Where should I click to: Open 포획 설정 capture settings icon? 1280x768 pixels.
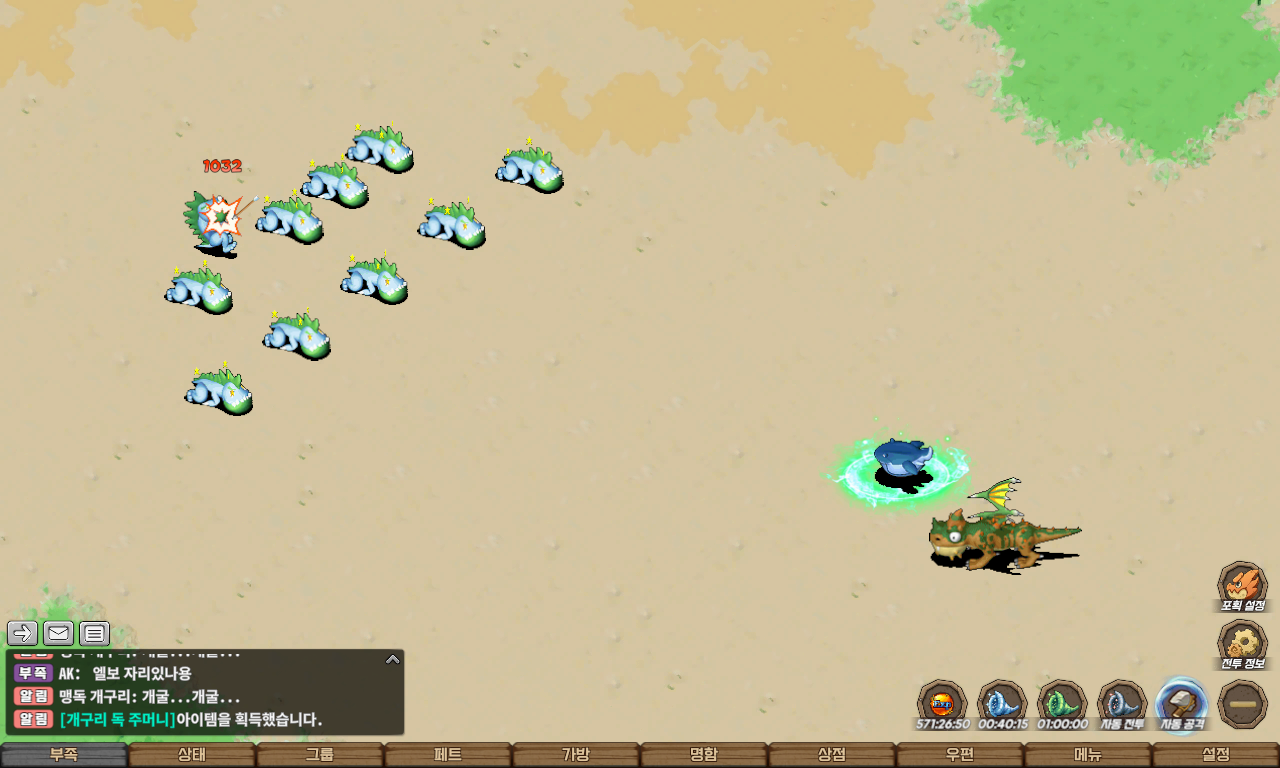[1242, 585]
